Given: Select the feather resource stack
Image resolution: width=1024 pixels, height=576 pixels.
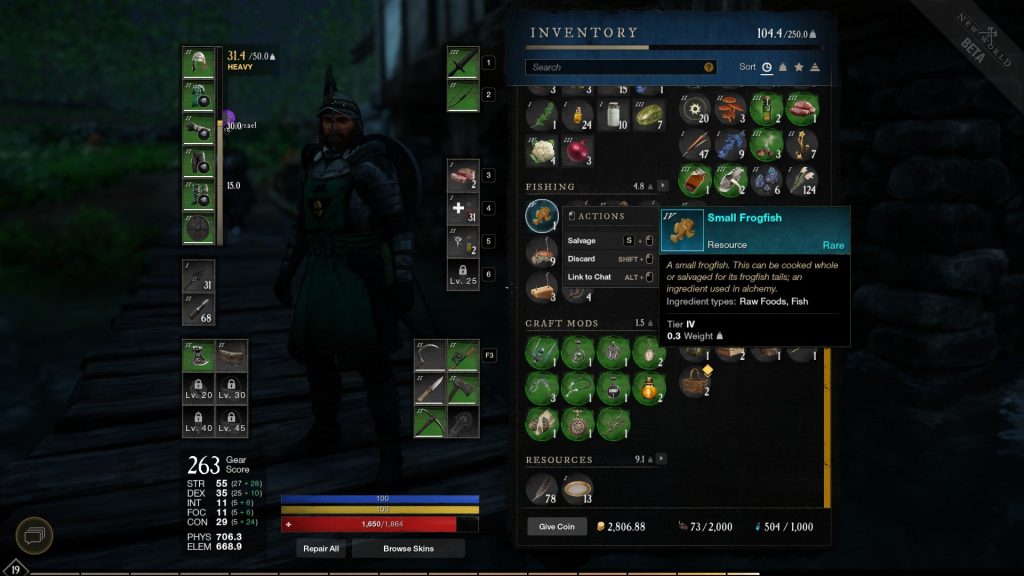Looking at the screenshot, I should (x=542, y=487).
